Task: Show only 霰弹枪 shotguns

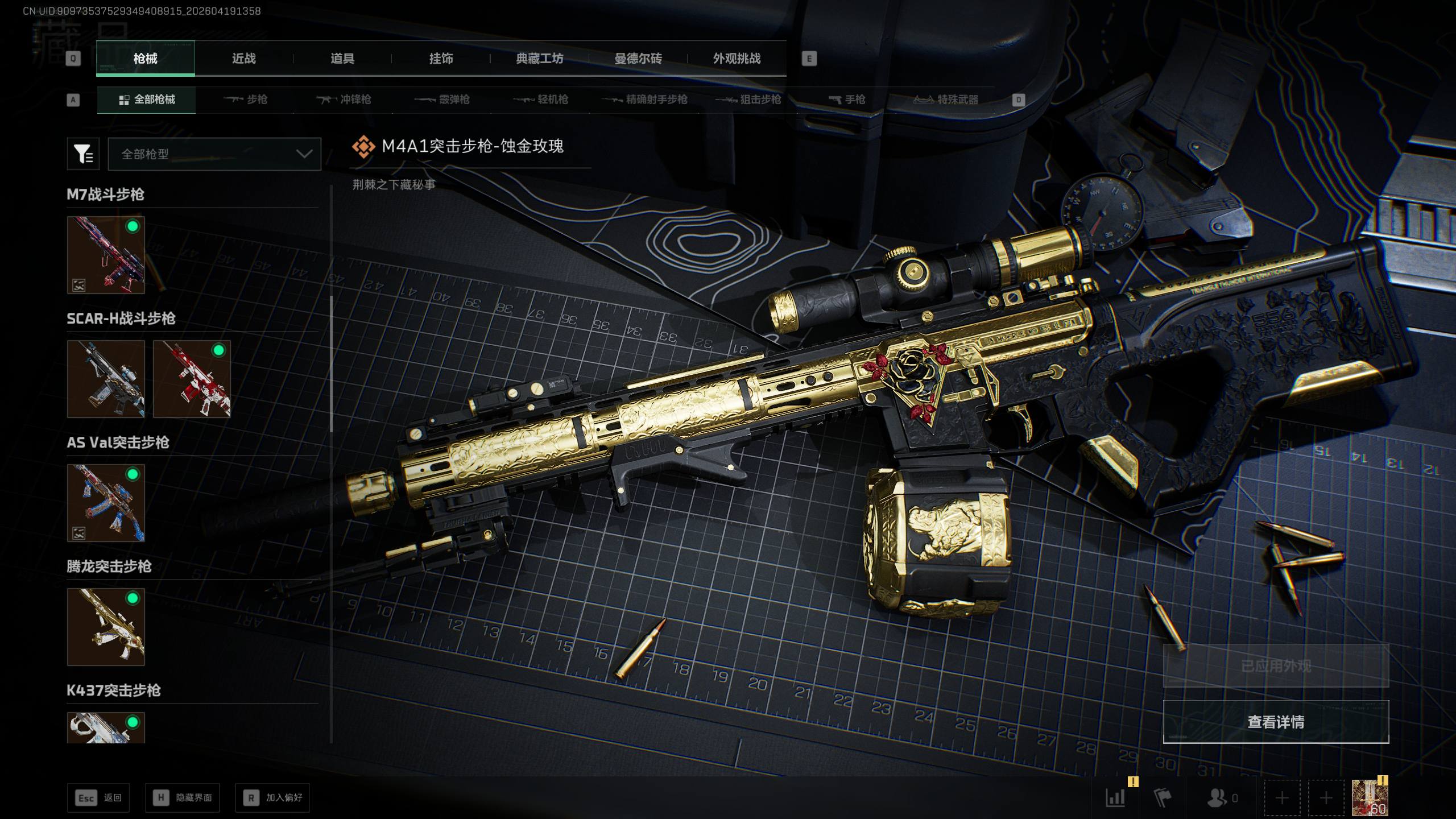Action: 442,100
